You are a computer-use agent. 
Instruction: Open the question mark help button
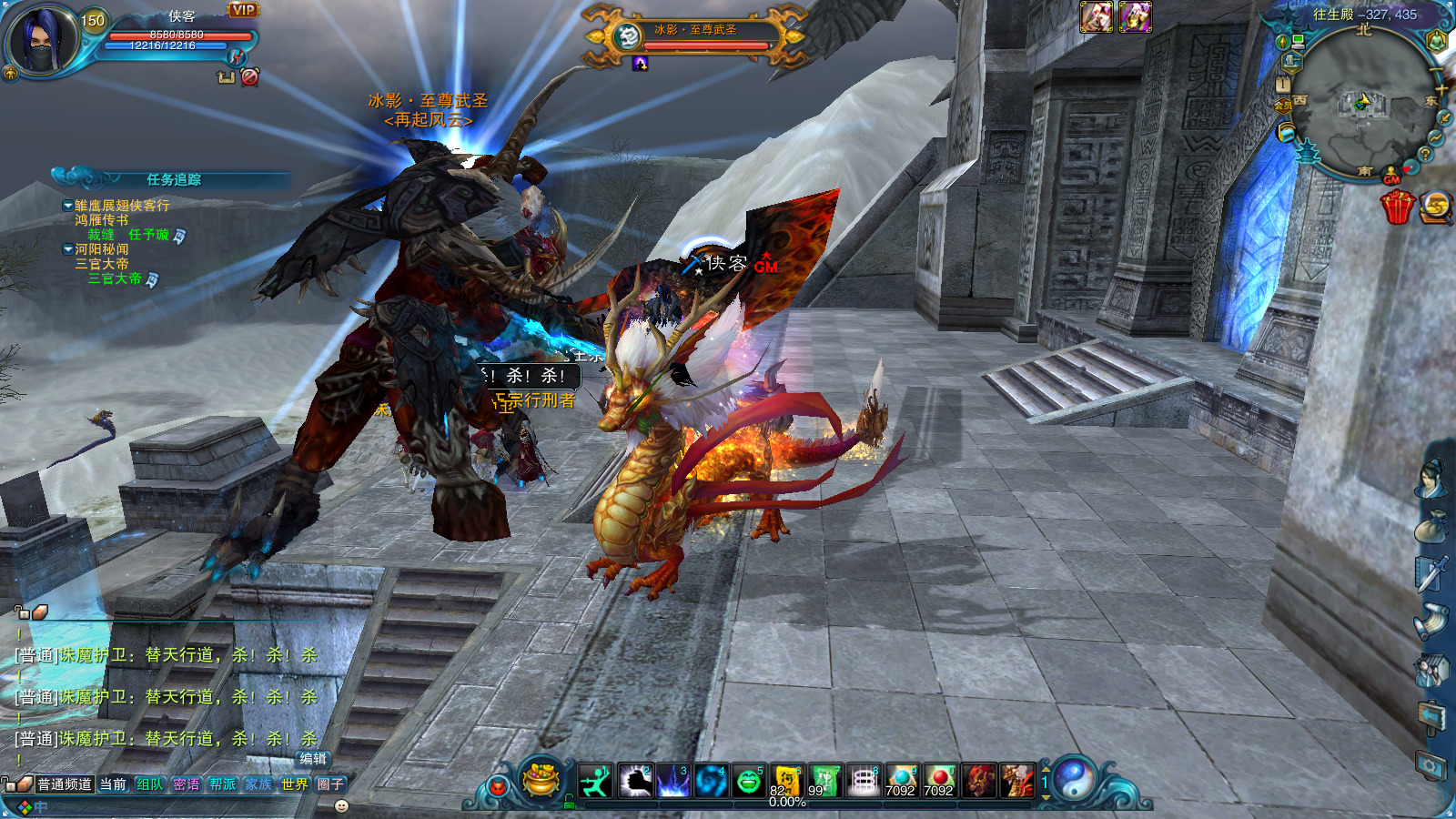click(1425, 155)
